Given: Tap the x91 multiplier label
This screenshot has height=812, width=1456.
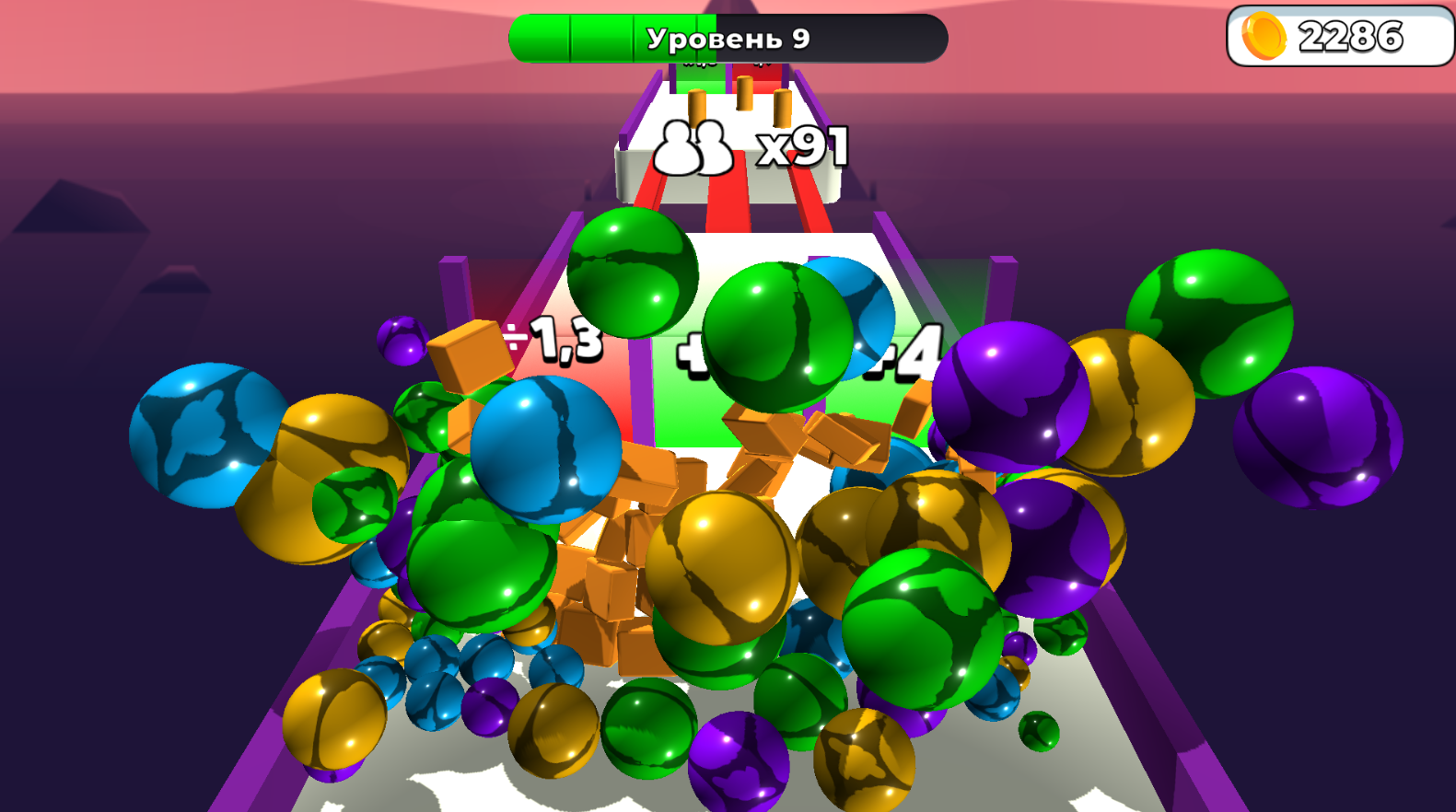Looking at the screenshot, I should 802,145.
